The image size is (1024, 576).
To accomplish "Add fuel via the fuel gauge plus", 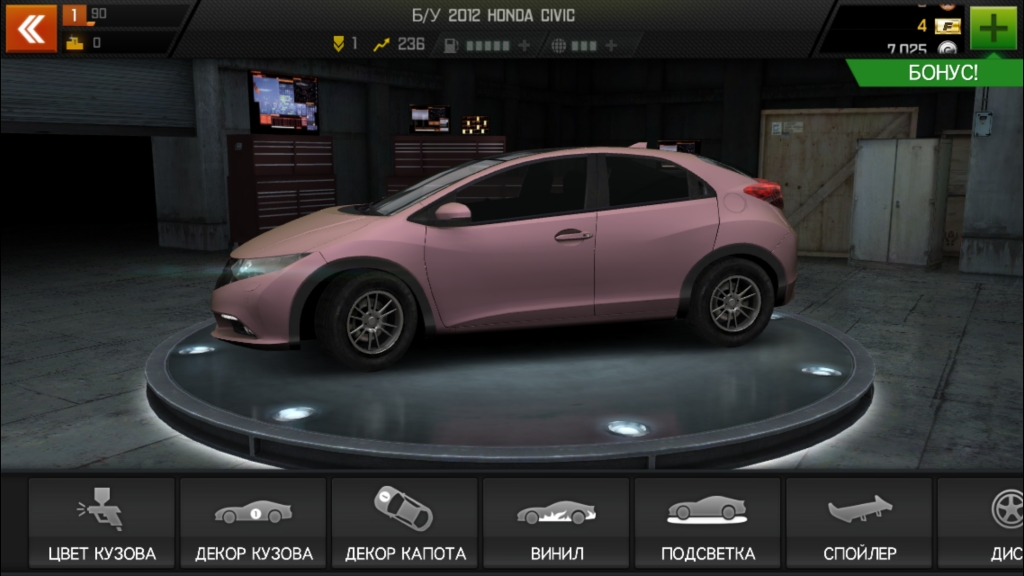I will (x=524, y=45).
